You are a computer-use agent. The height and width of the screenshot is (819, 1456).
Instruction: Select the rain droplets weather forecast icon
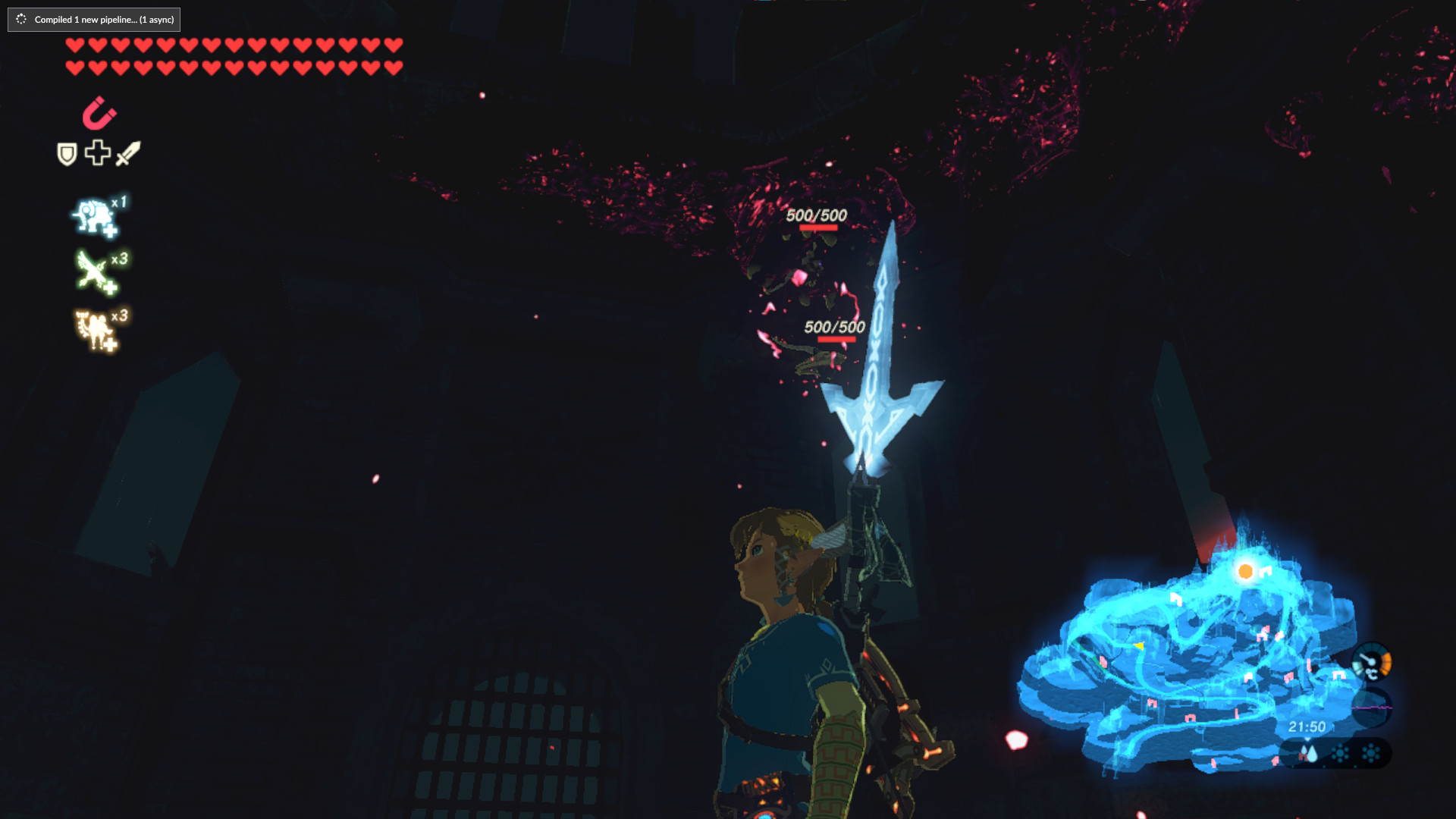tap(1309, 753)
